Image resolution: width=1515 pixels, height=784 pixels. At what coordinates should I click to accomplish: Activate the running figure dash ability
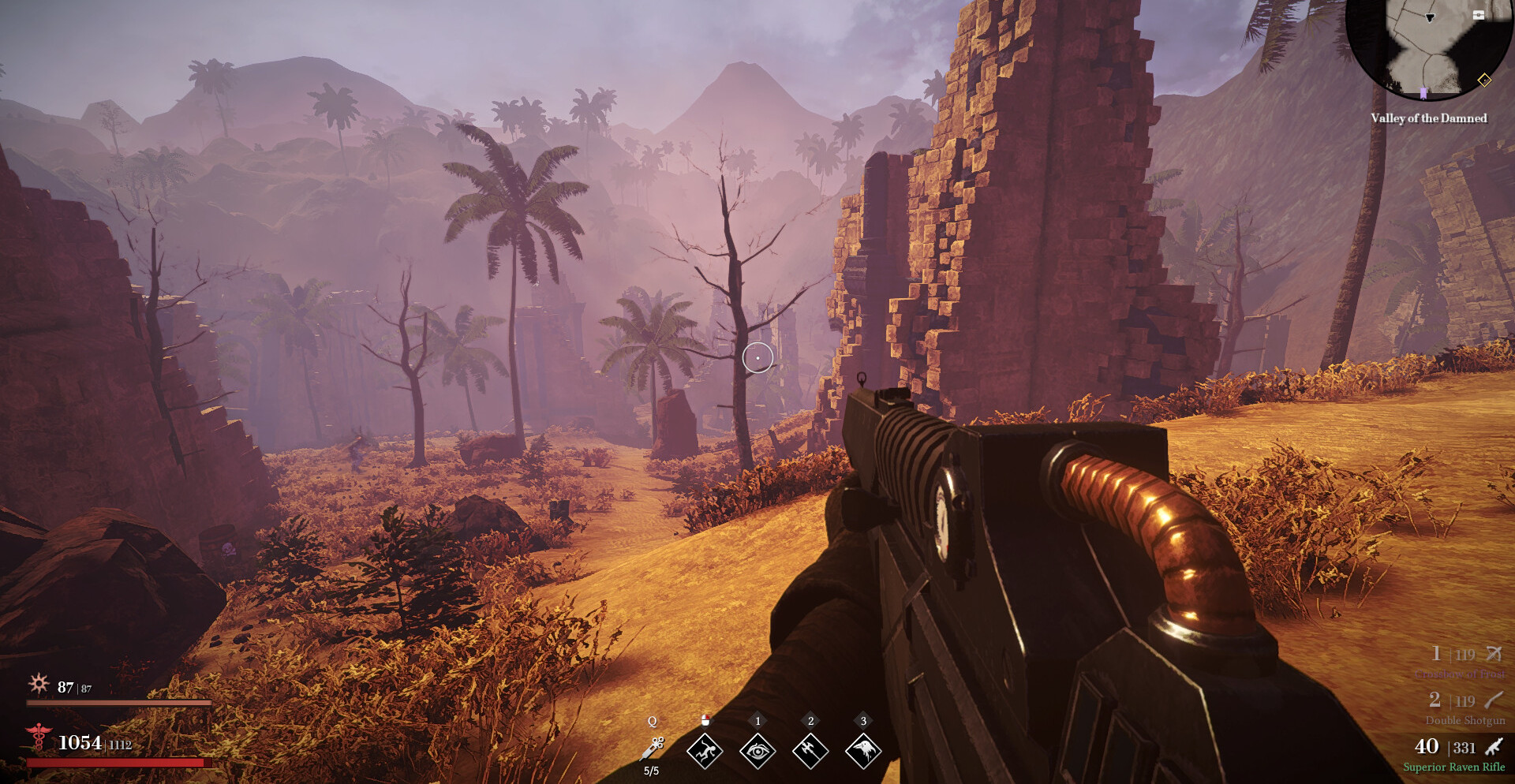click(705, 751)
